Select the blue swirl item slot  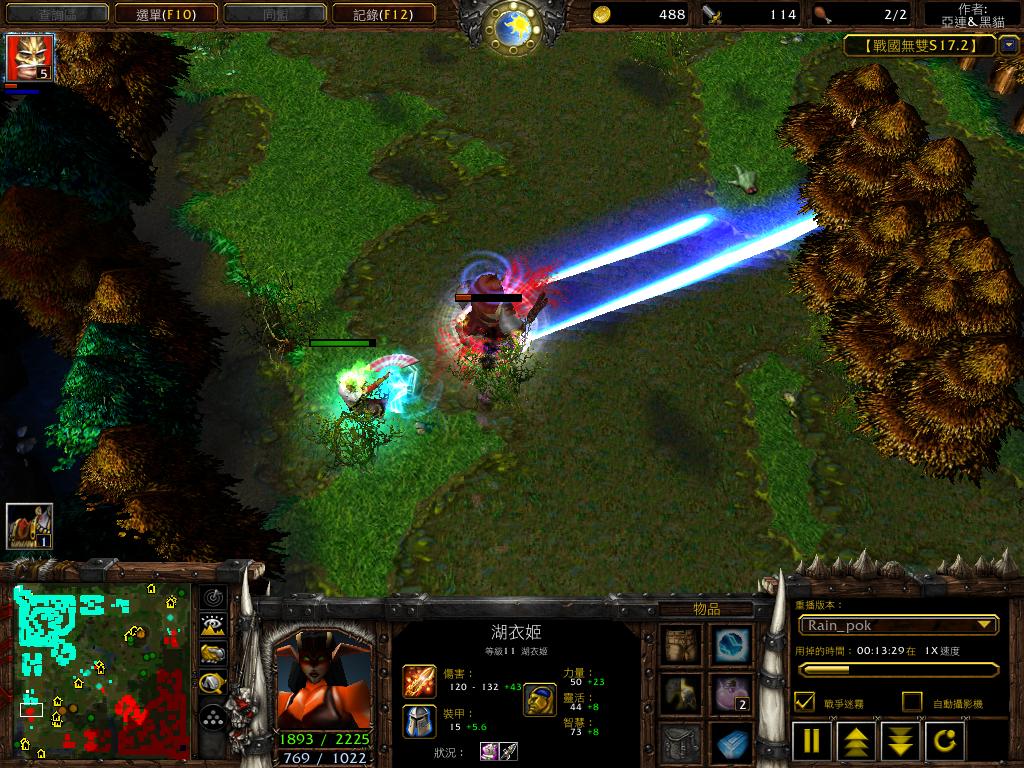732,644
